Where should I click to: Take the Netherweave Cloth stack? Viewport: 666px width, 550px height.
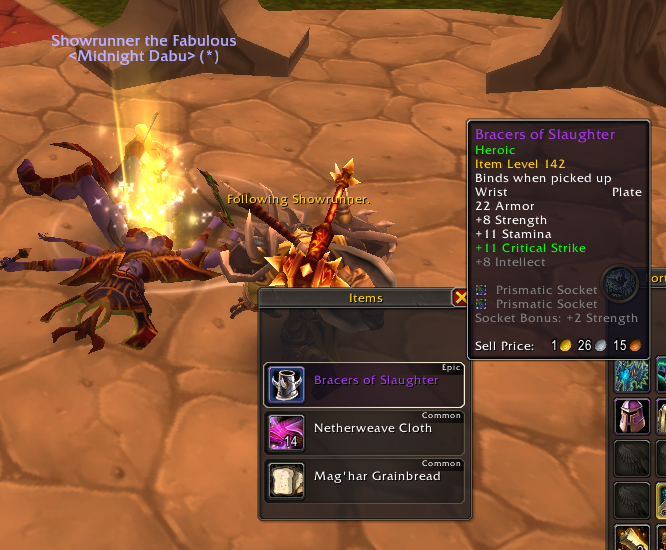coord(364,433)
